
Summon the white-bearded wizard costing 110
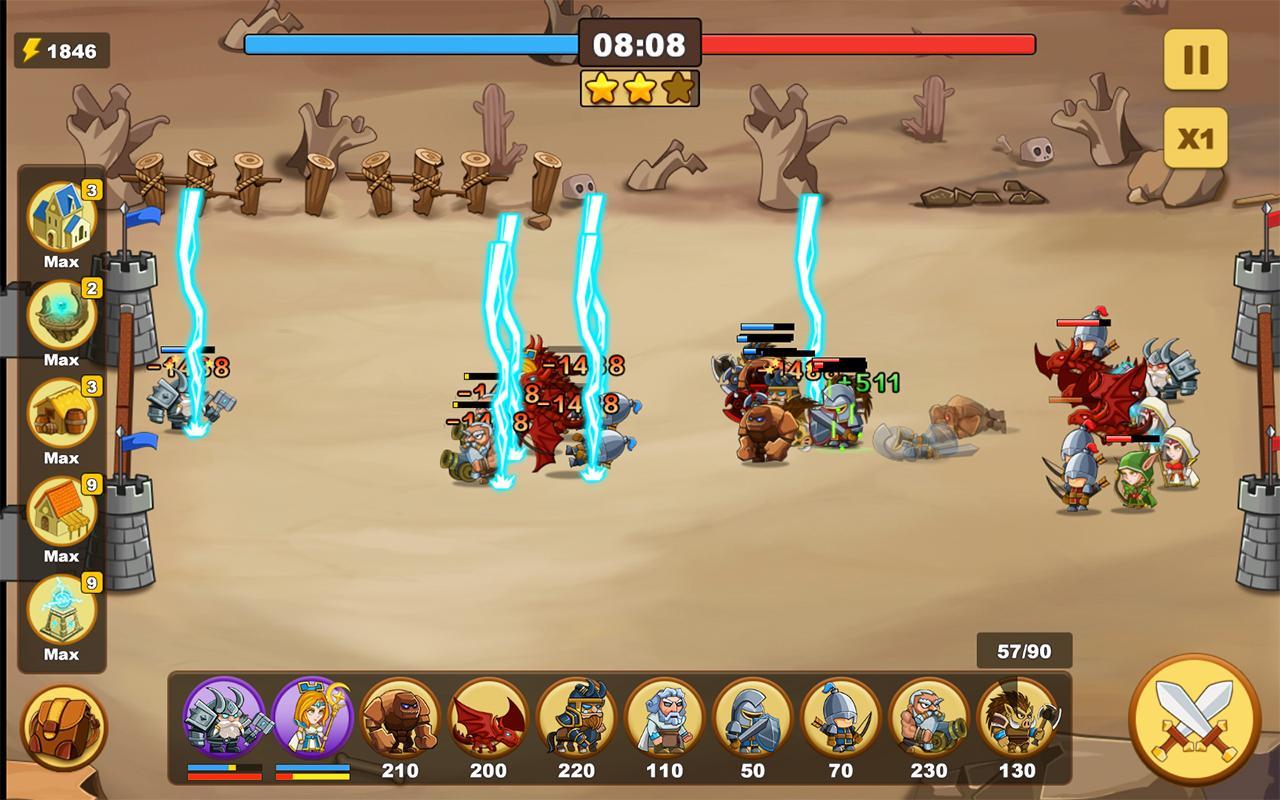tap(666, 716)
